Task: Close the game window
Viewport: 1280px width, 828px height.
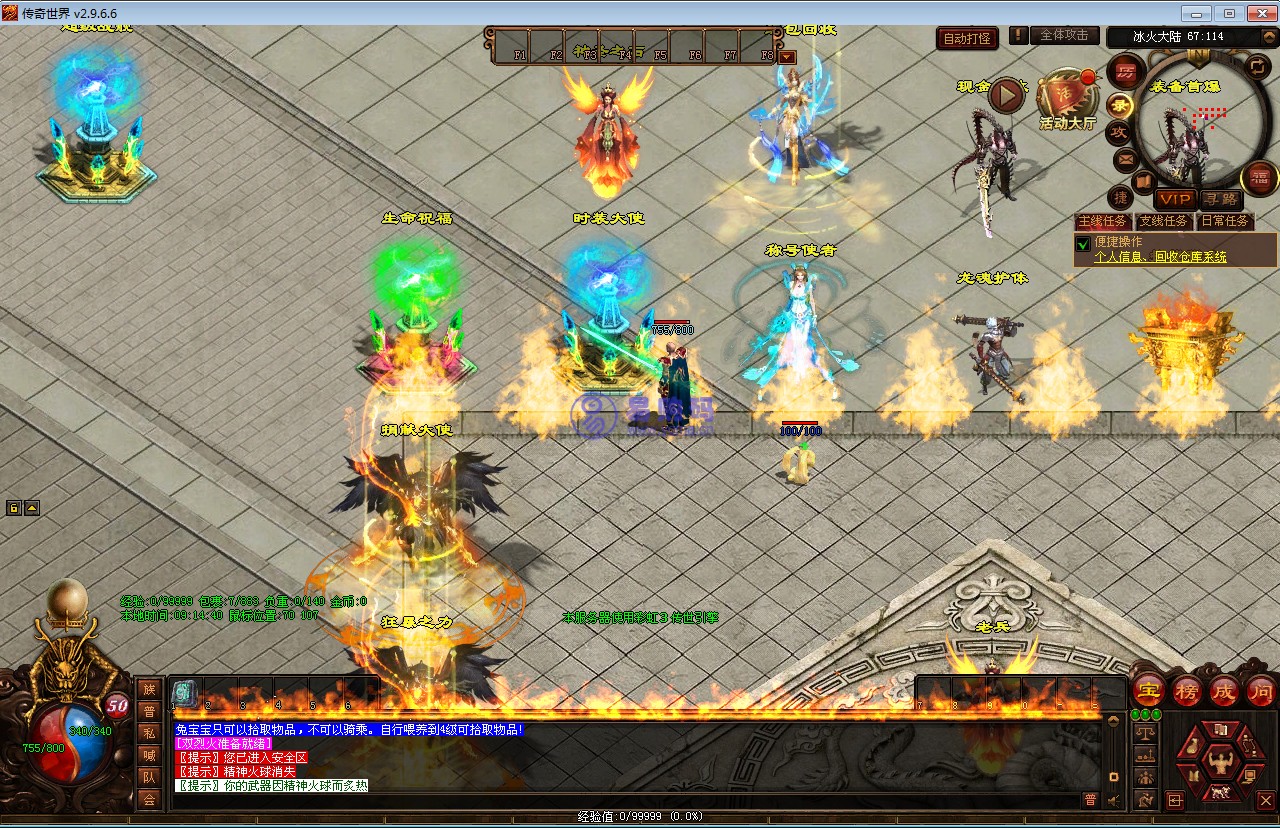Action: [x=1257, y=14]
